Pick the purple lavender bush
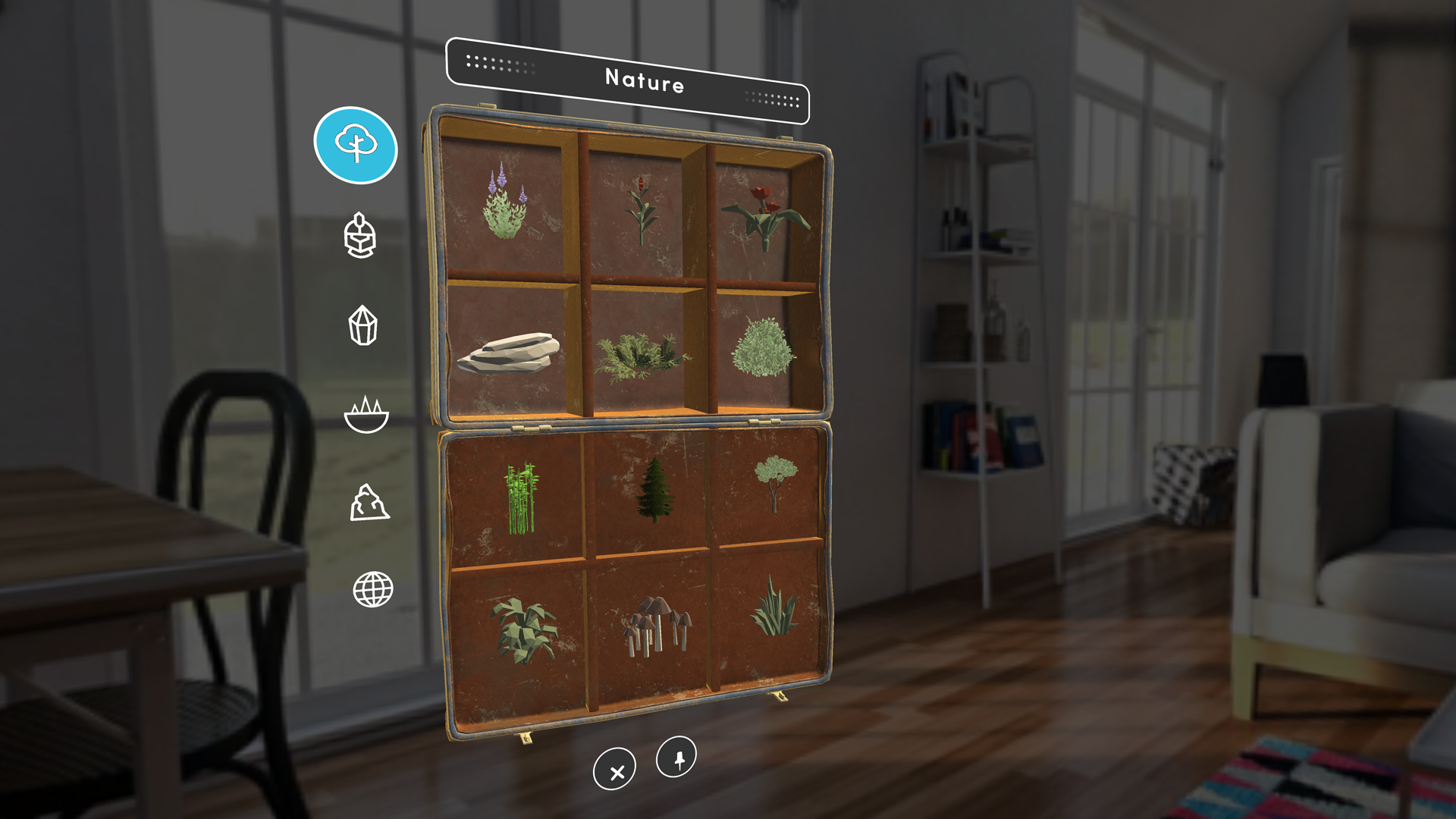 click(x=505, y=203)
